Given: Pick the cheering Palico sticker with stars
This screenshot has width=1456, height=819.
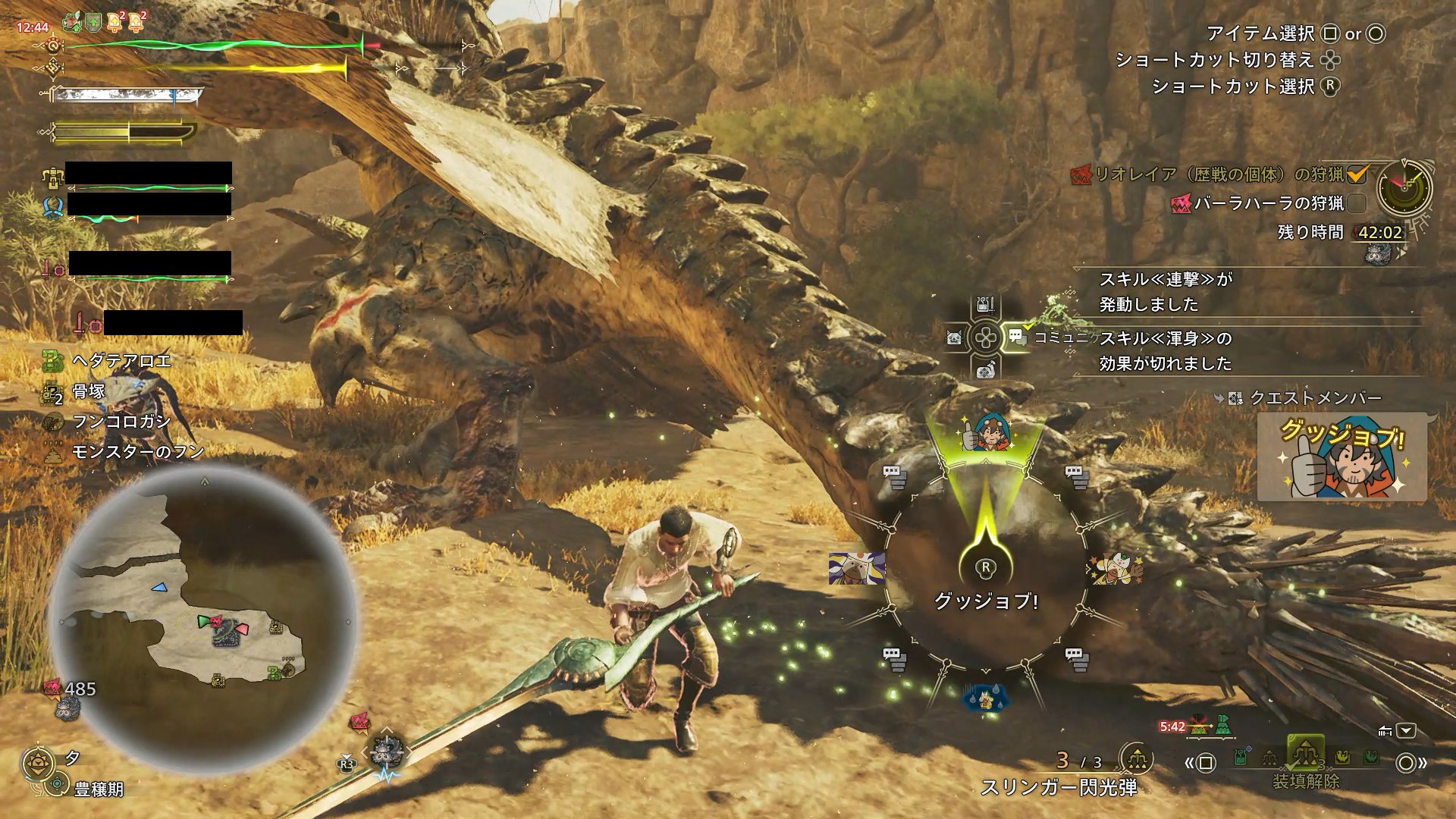Looking at the screenshot, I should coord(1113,569).
